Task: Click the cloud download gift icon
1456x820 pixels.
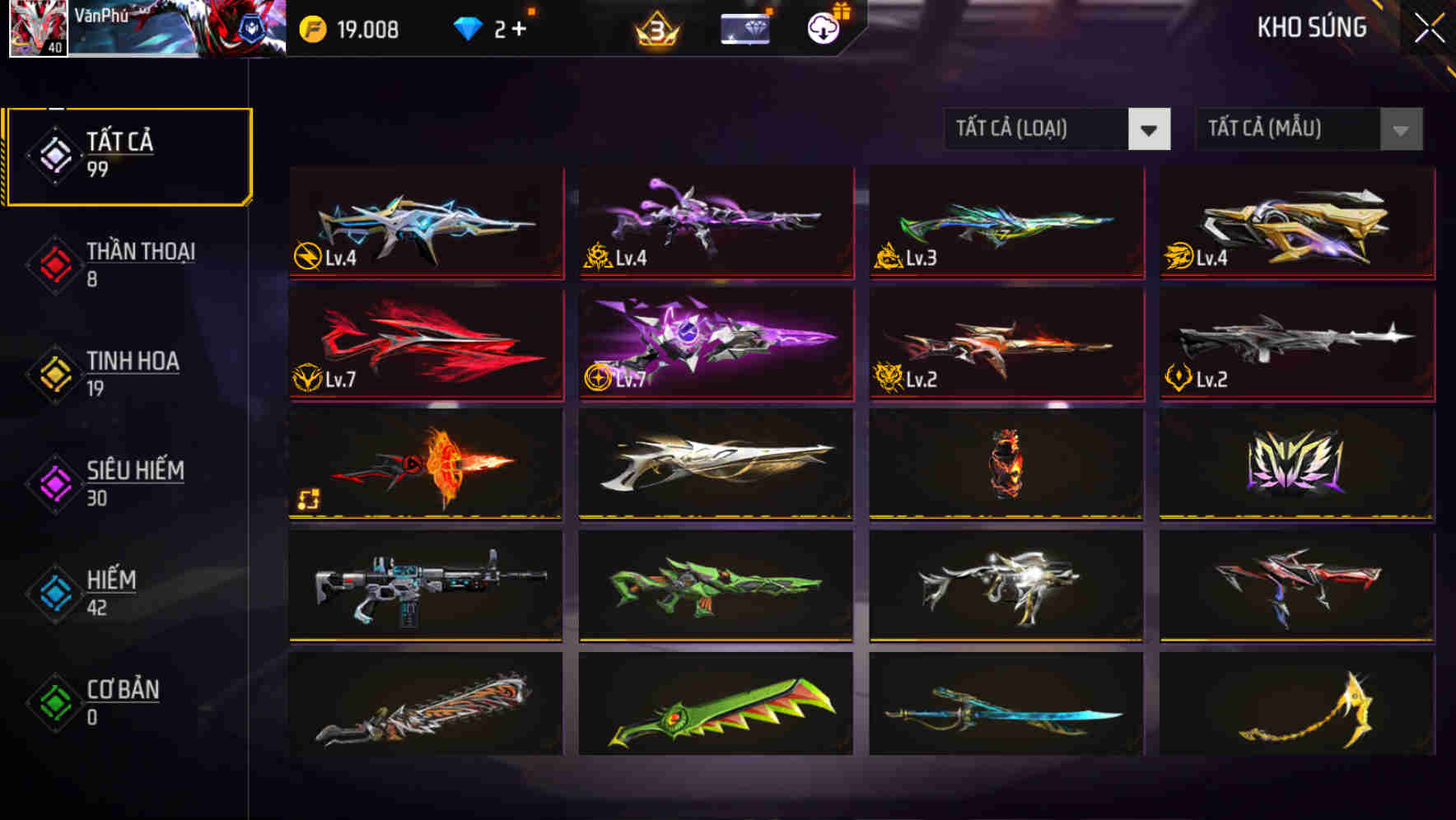Action: 822,27
